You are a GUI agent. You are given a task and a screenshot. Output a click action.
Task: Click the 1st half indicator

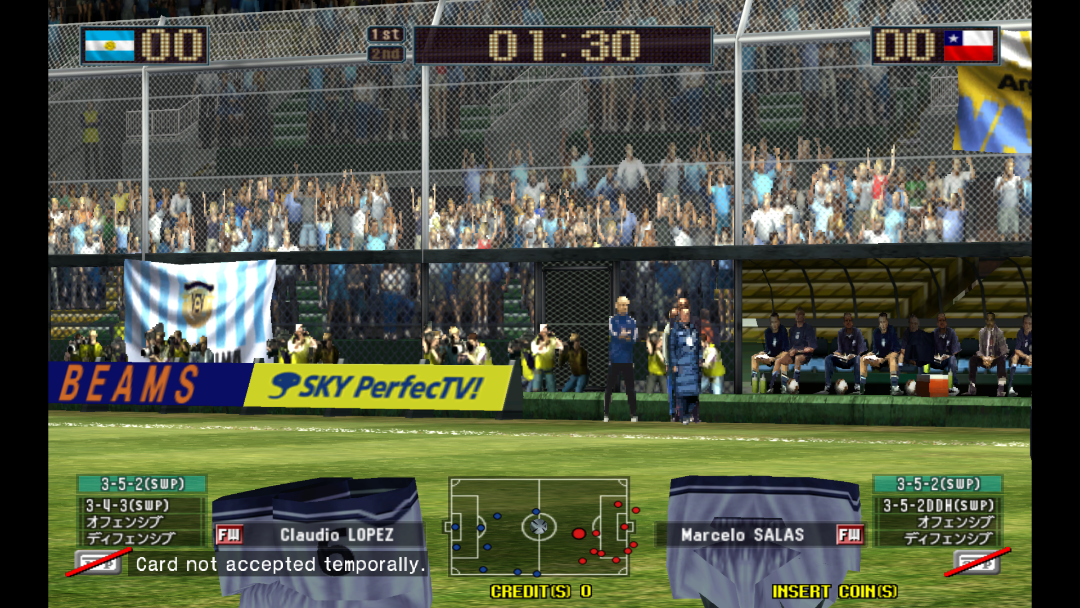pyautogui.click(x=385, y=35)
